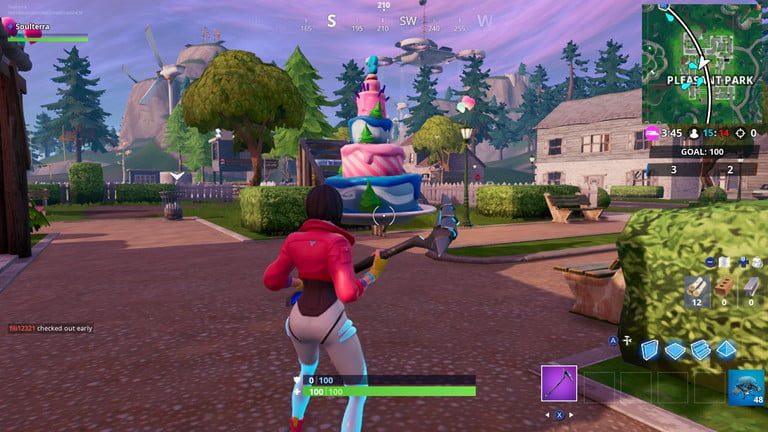Screen dimensions: 768x432
Task: Choose the floor building piece
Action: 675,349
